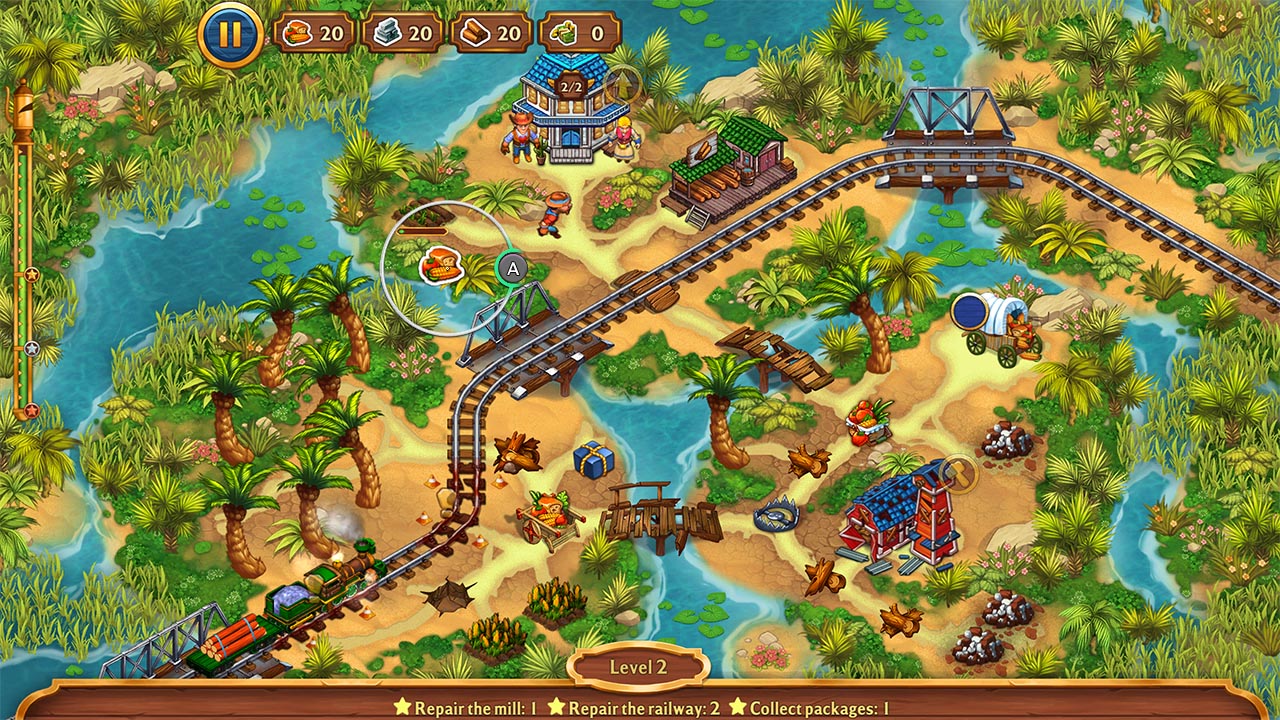This screenshot has width=1280, height=720.
Task: Click the covered wagon with the sitting worker
Action: coord(990,322)
